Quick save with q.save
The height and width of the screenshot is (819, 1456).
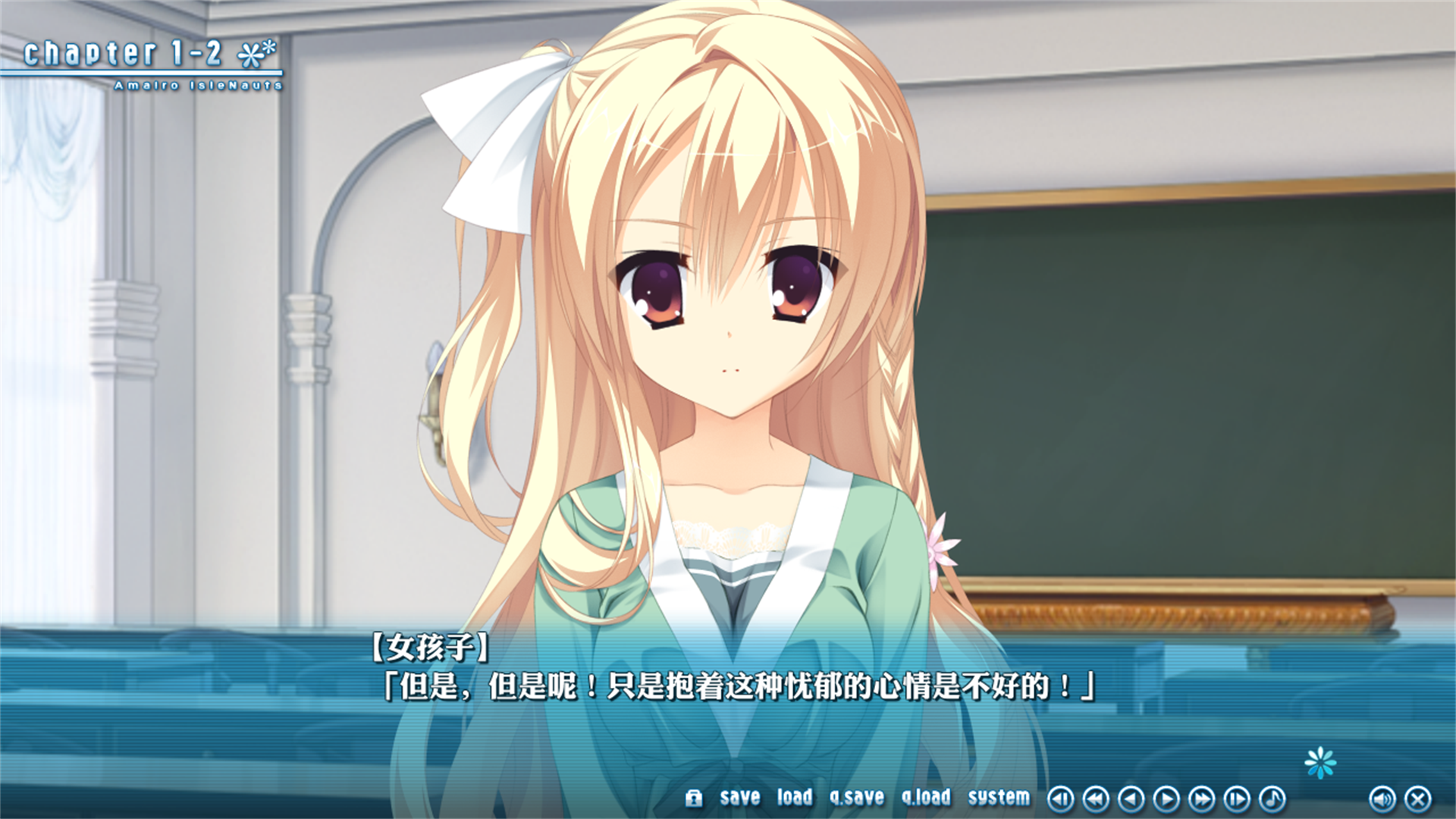coord(857,798)
